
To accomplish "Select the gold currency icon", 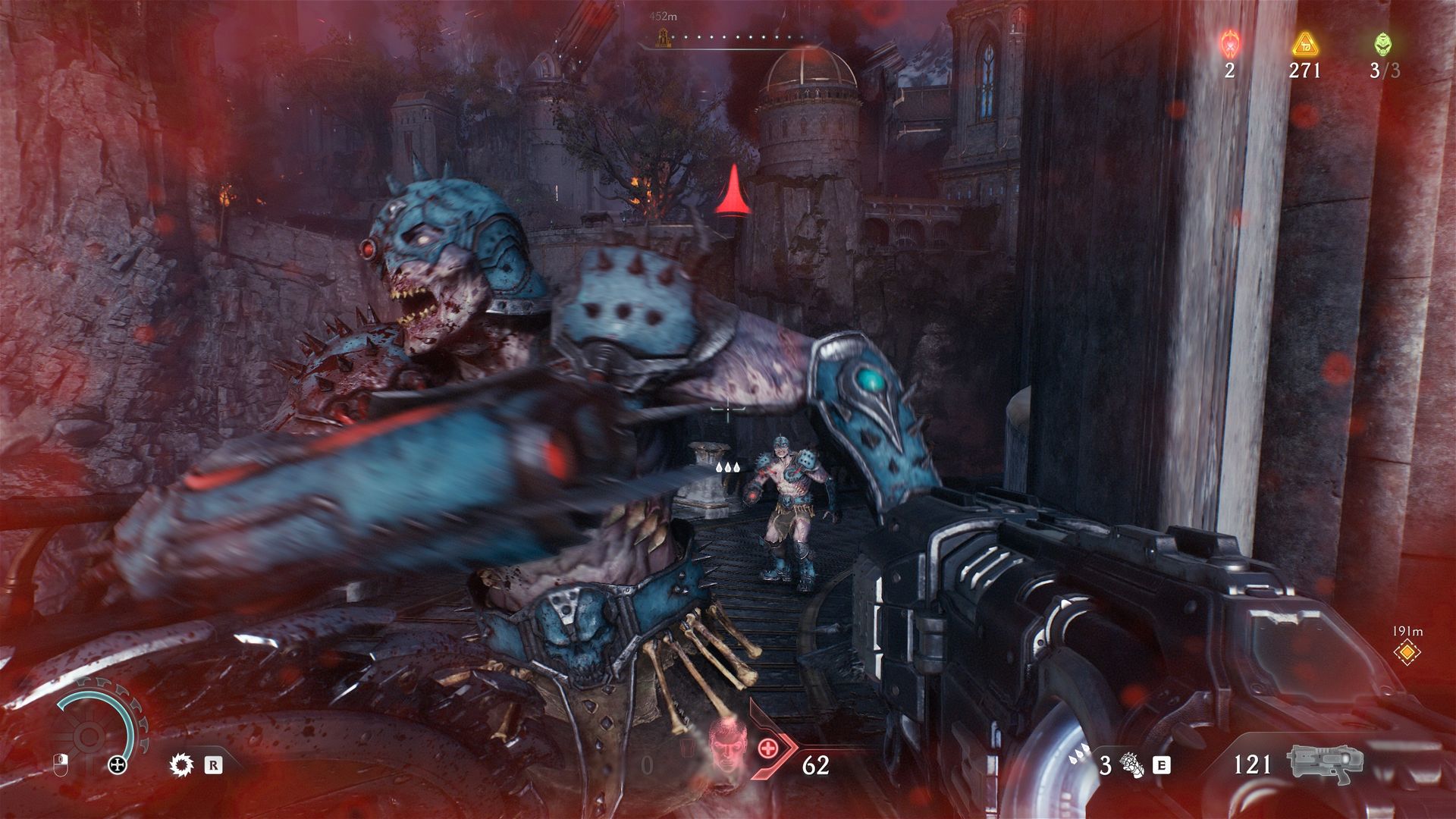I will tap(1304, 44).
